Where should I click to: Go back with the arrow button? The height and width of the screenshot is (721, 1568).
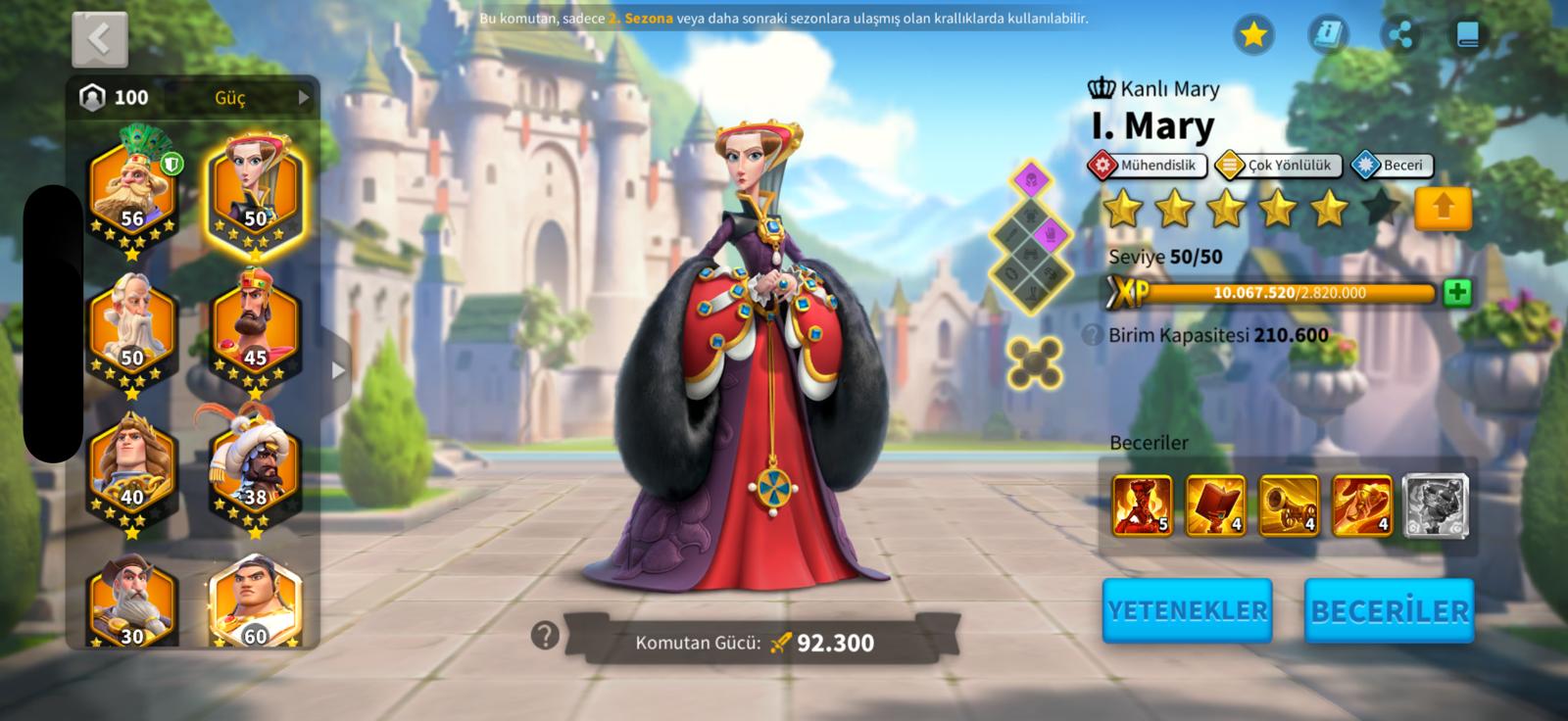click(99, 39)
